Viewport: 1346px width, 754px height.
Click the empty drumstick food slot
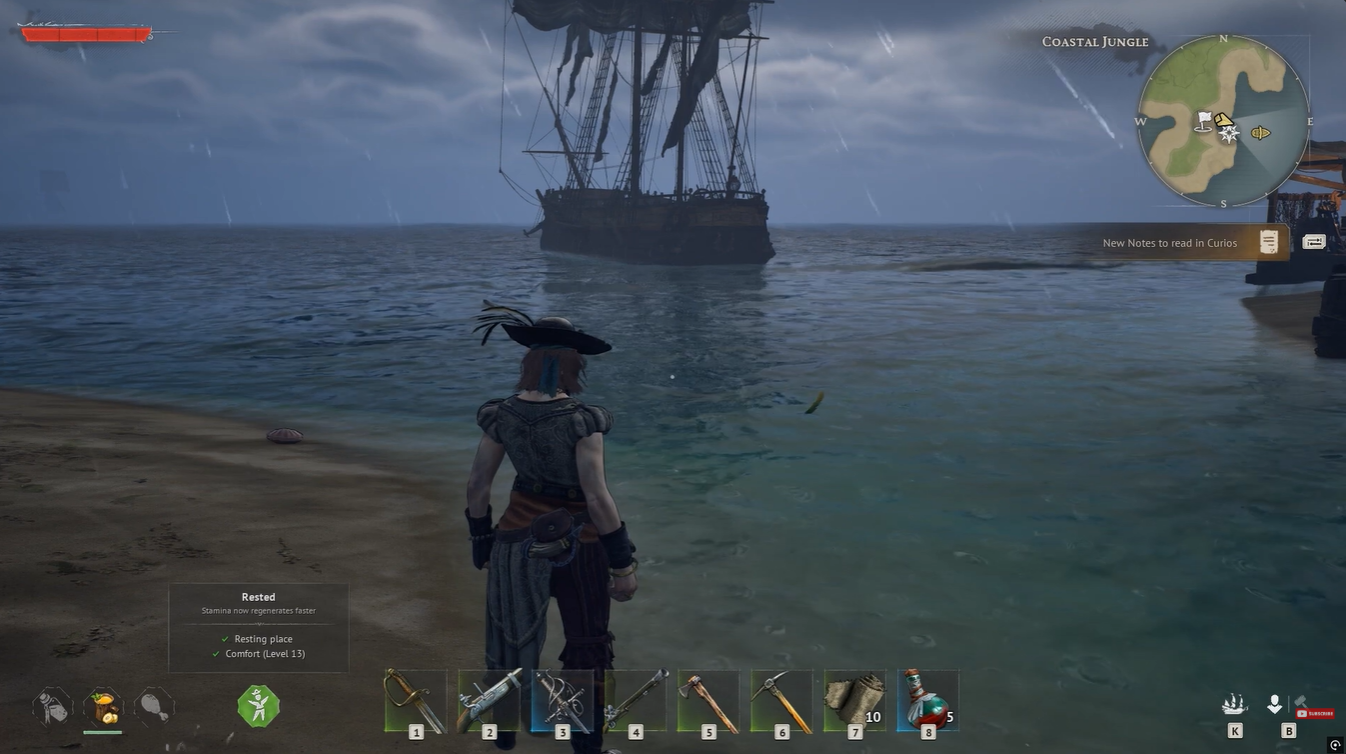(x=153, y=706)
